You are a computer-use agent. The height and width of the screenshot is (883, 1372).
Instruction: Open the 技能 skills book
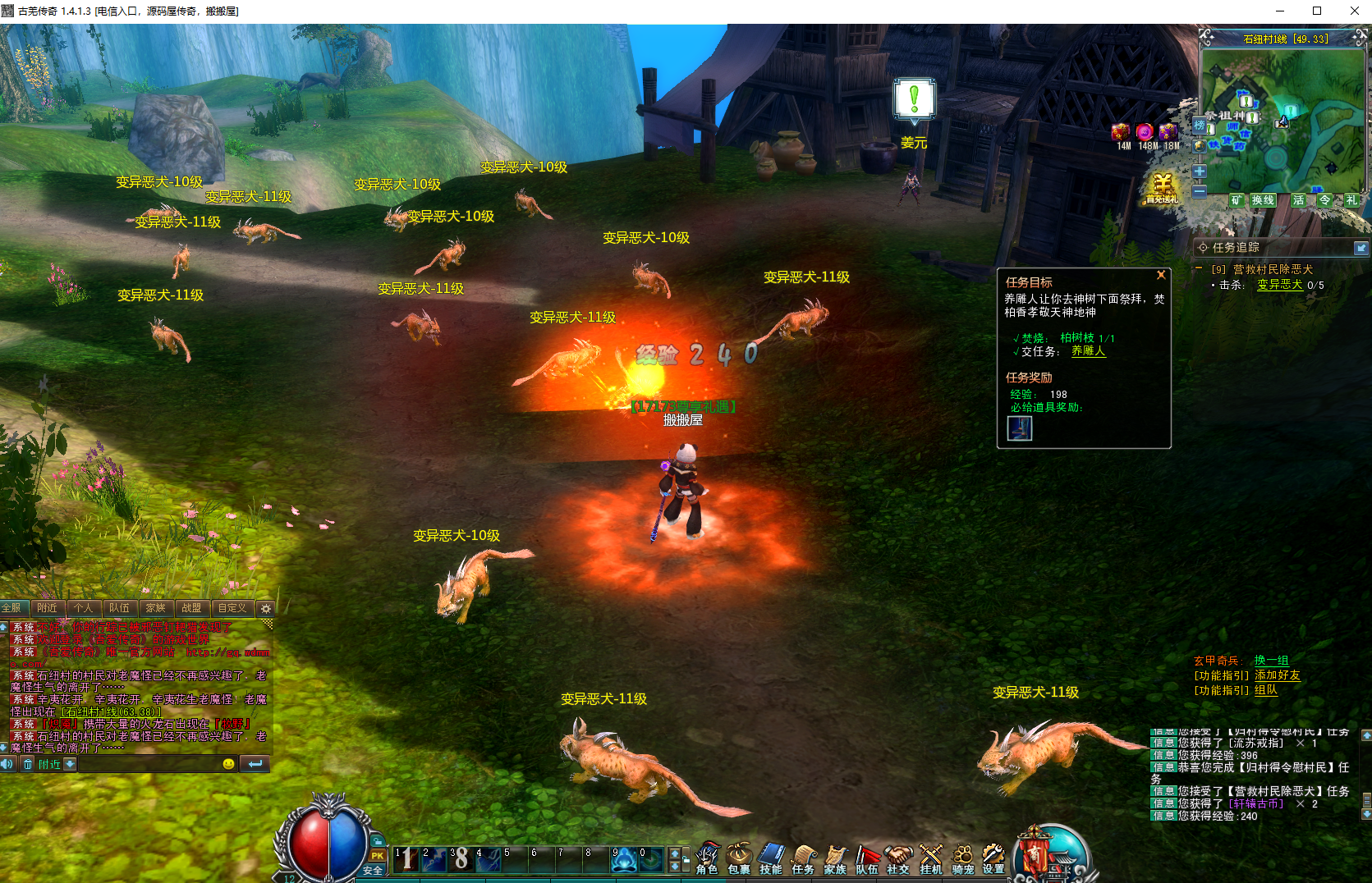pos(771,858)
